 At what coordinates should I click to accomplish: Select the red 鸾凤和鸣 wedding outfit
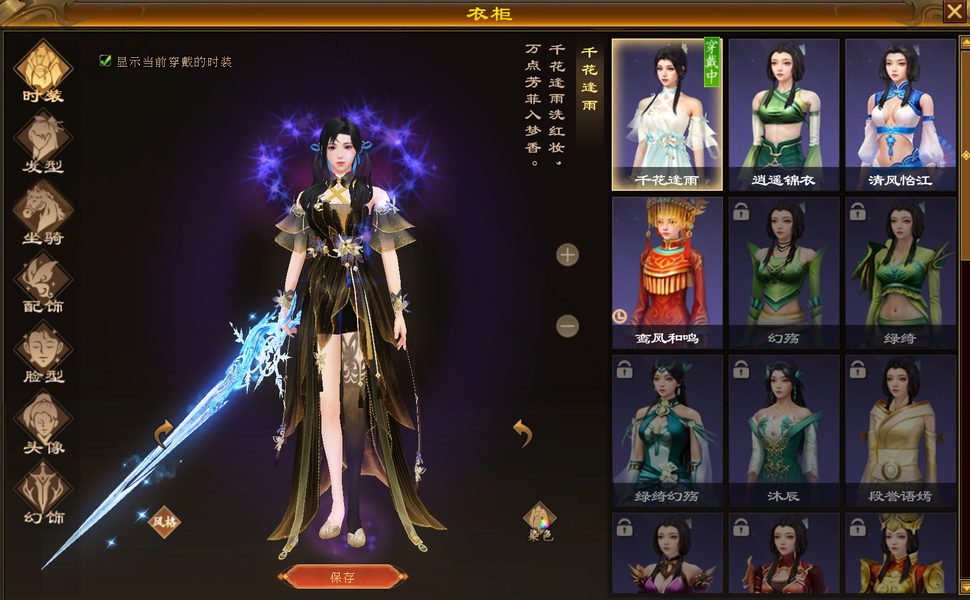666,272
